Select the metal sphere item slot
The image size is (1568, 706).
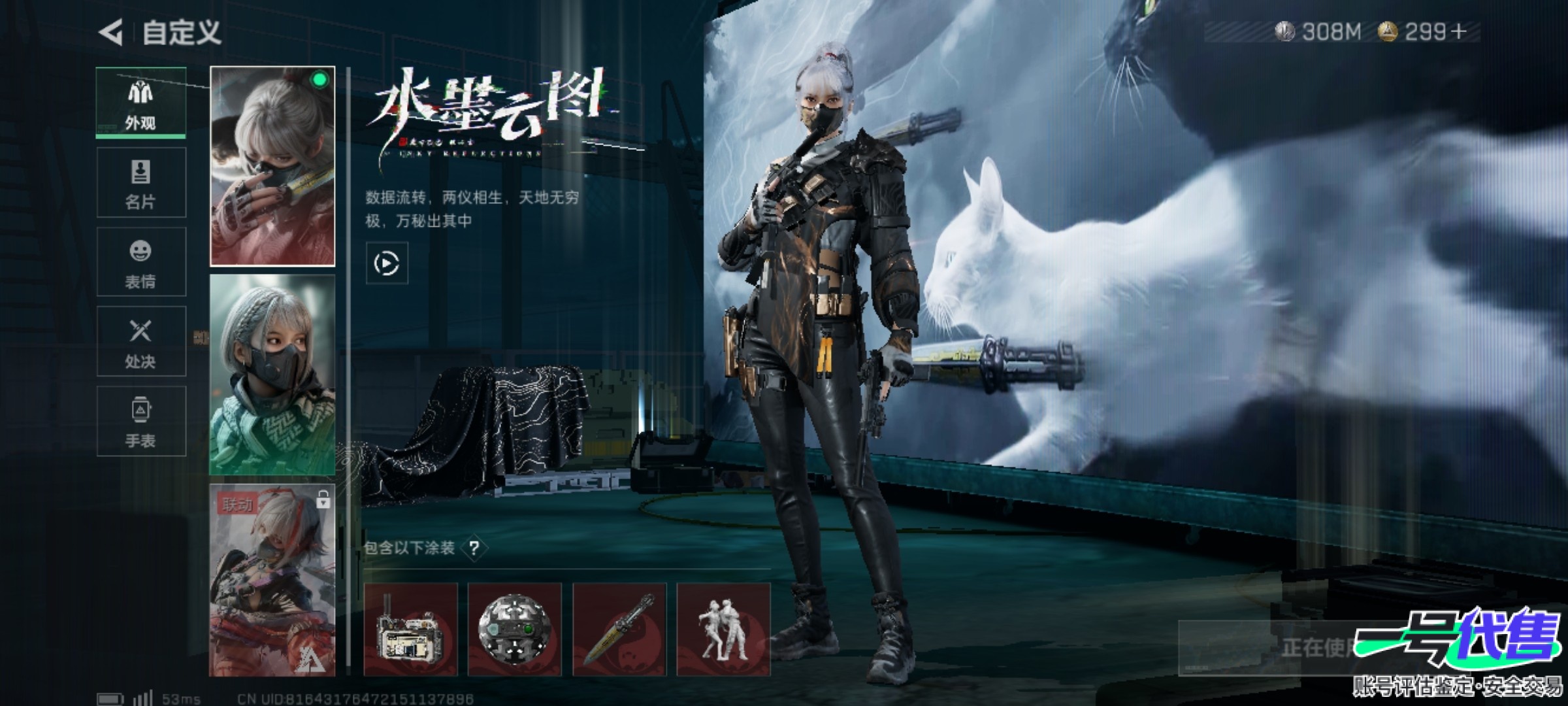pyautogui.click(x=515, y=630)
